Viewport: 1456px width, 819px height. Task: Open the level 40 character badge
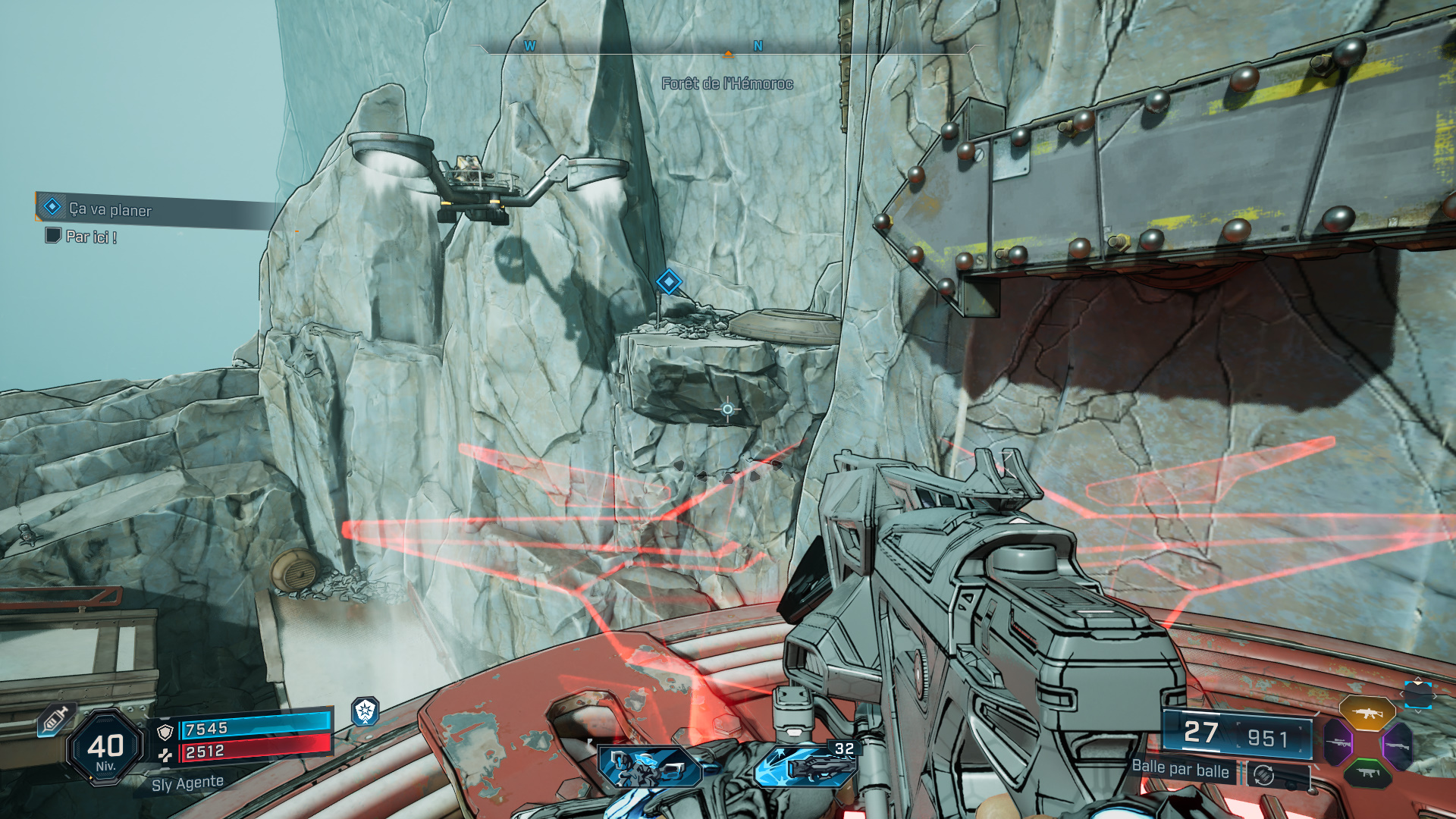[x=105, y=748]
